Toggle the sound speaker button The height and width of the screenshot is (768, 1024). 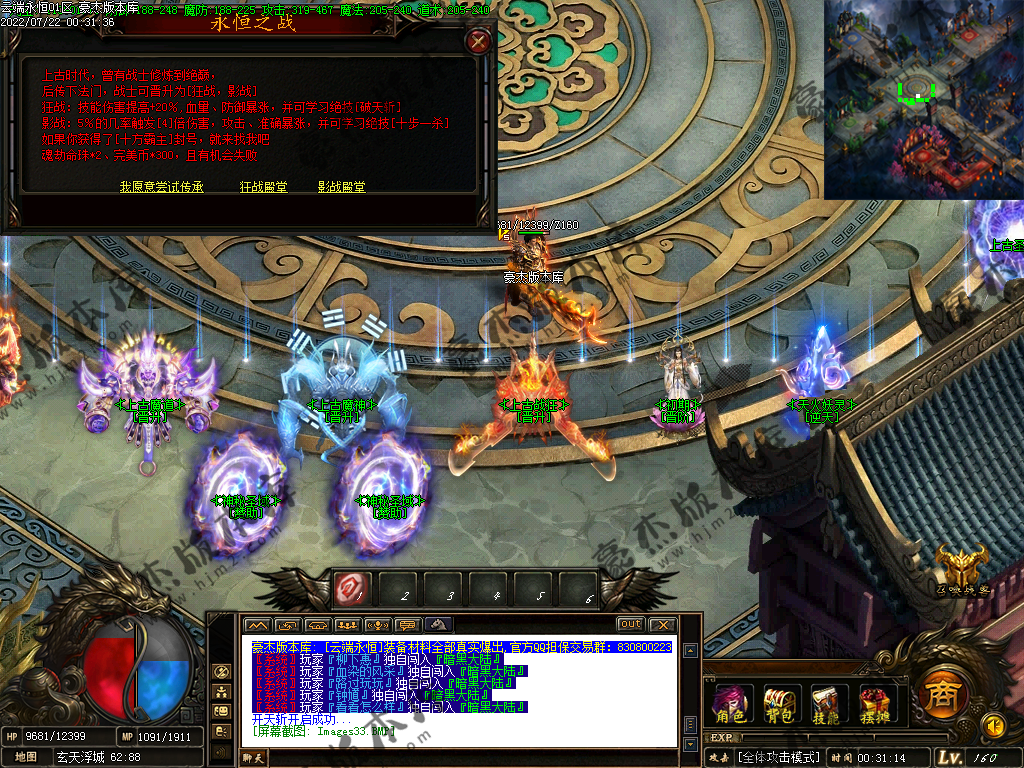994,725
